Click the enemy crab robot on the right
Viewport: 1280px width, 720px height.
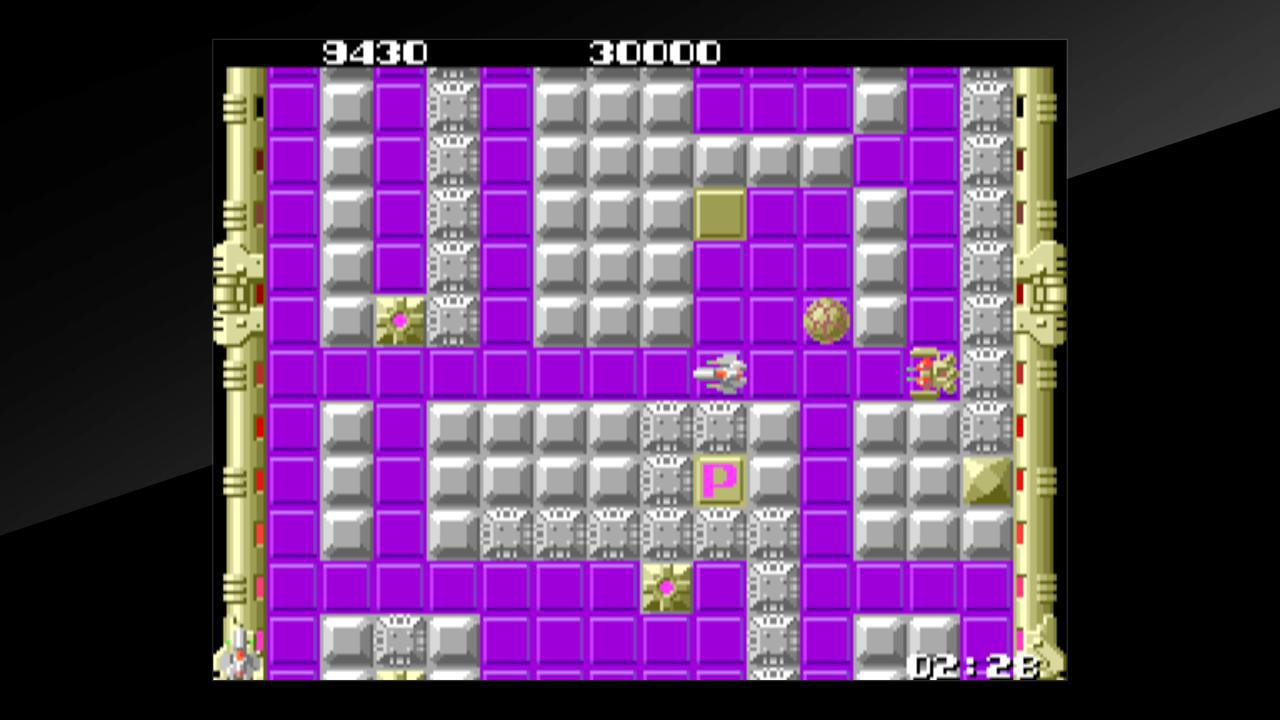point(931,372)
